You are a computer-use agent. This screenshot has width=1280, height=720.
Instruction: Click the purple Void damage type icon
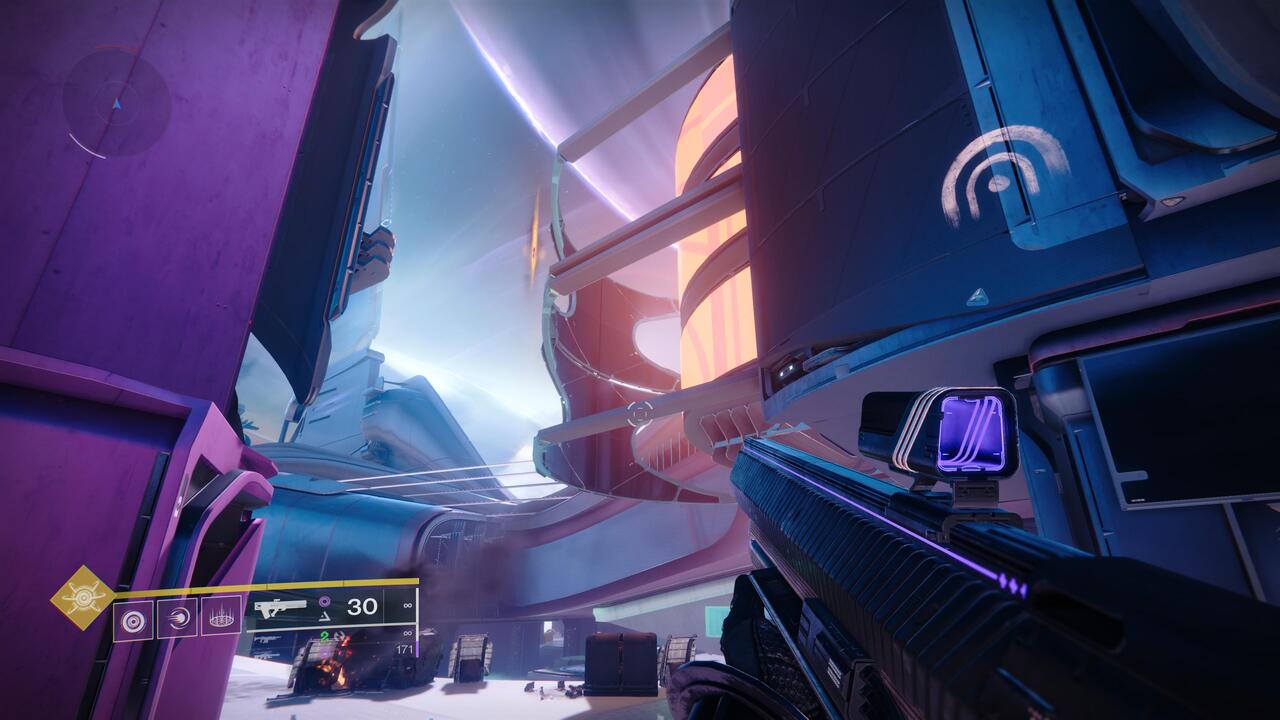click(x=324, y=601)
